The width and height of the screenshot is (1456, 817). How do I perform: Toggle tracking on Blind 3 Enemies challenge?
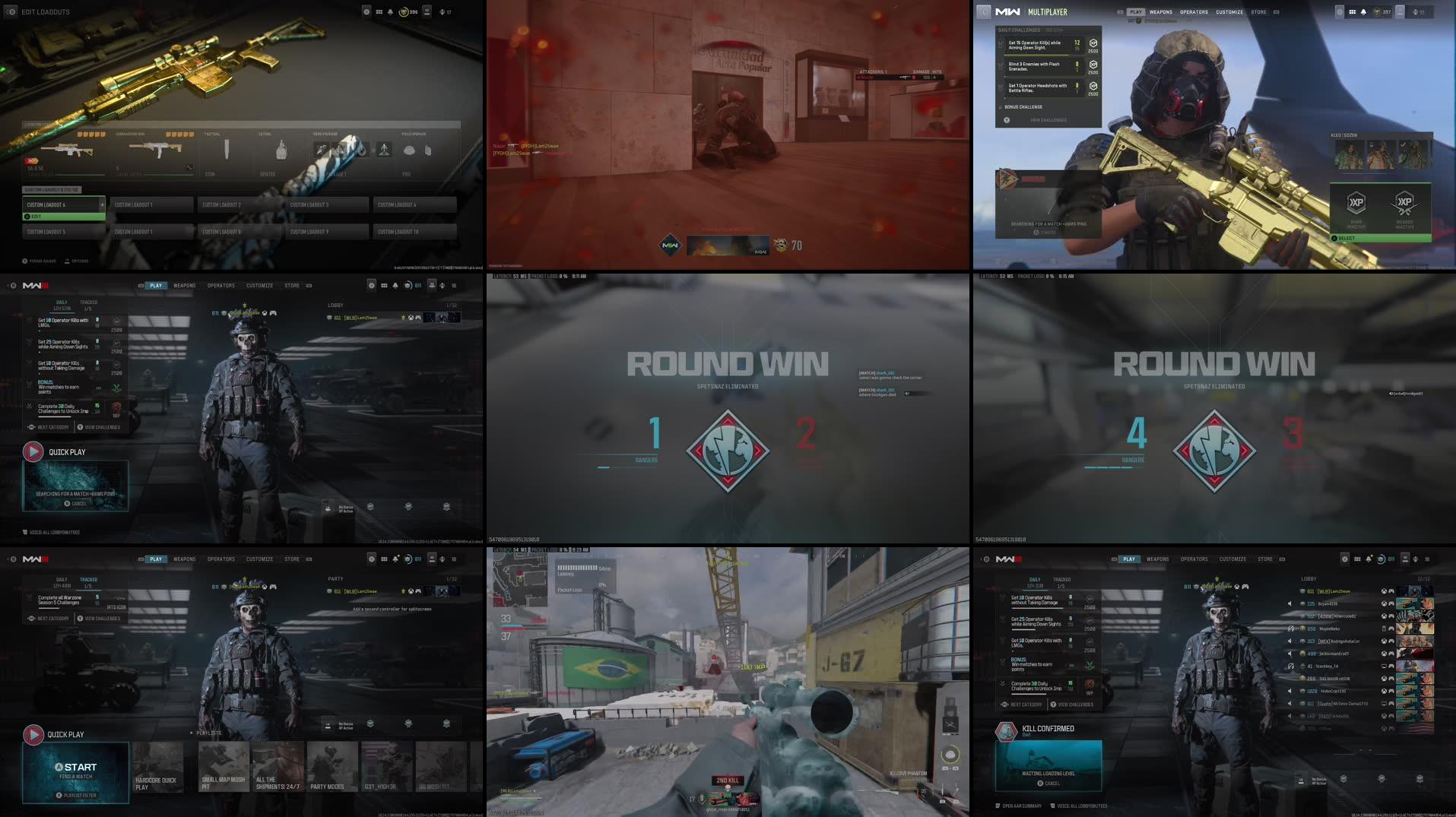[x=999, y=65]
